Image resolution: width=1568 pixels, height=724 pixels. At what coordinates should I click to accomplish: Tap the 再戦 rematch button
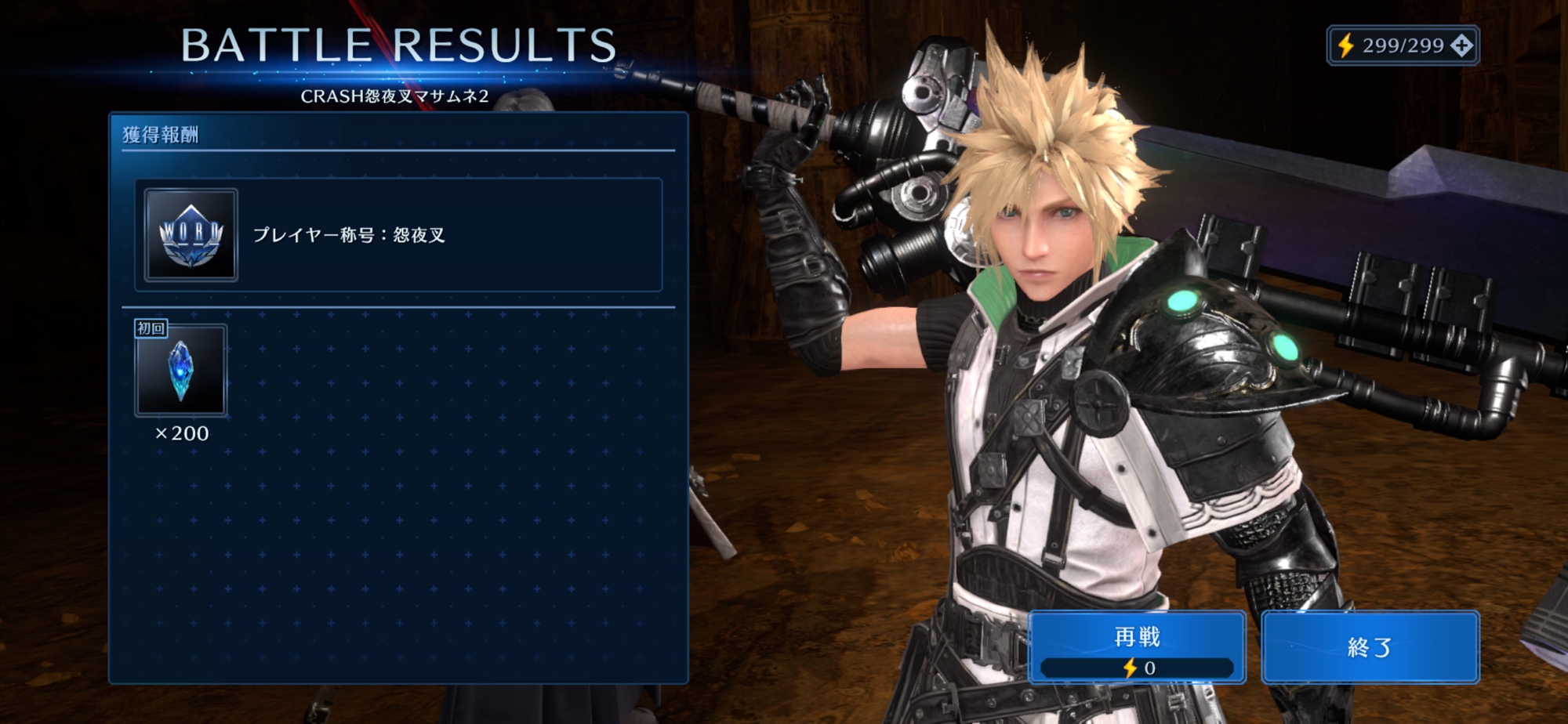click(x=1136, y=647)
